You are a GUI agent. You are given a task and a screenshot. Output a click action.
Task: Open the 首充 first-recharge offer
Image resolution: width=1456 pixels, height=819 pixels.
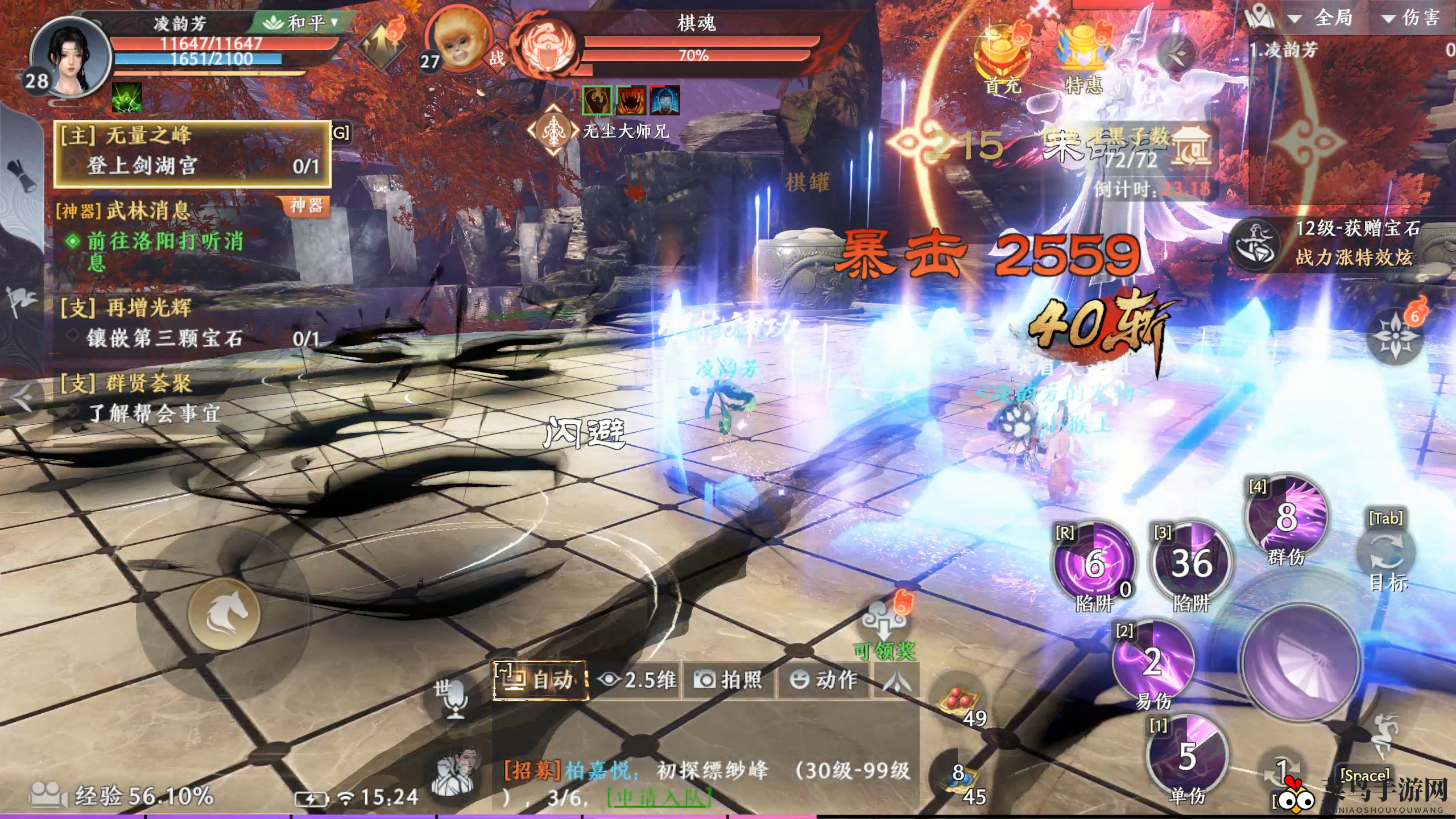pyautogui.click(x=1003, y=59)
